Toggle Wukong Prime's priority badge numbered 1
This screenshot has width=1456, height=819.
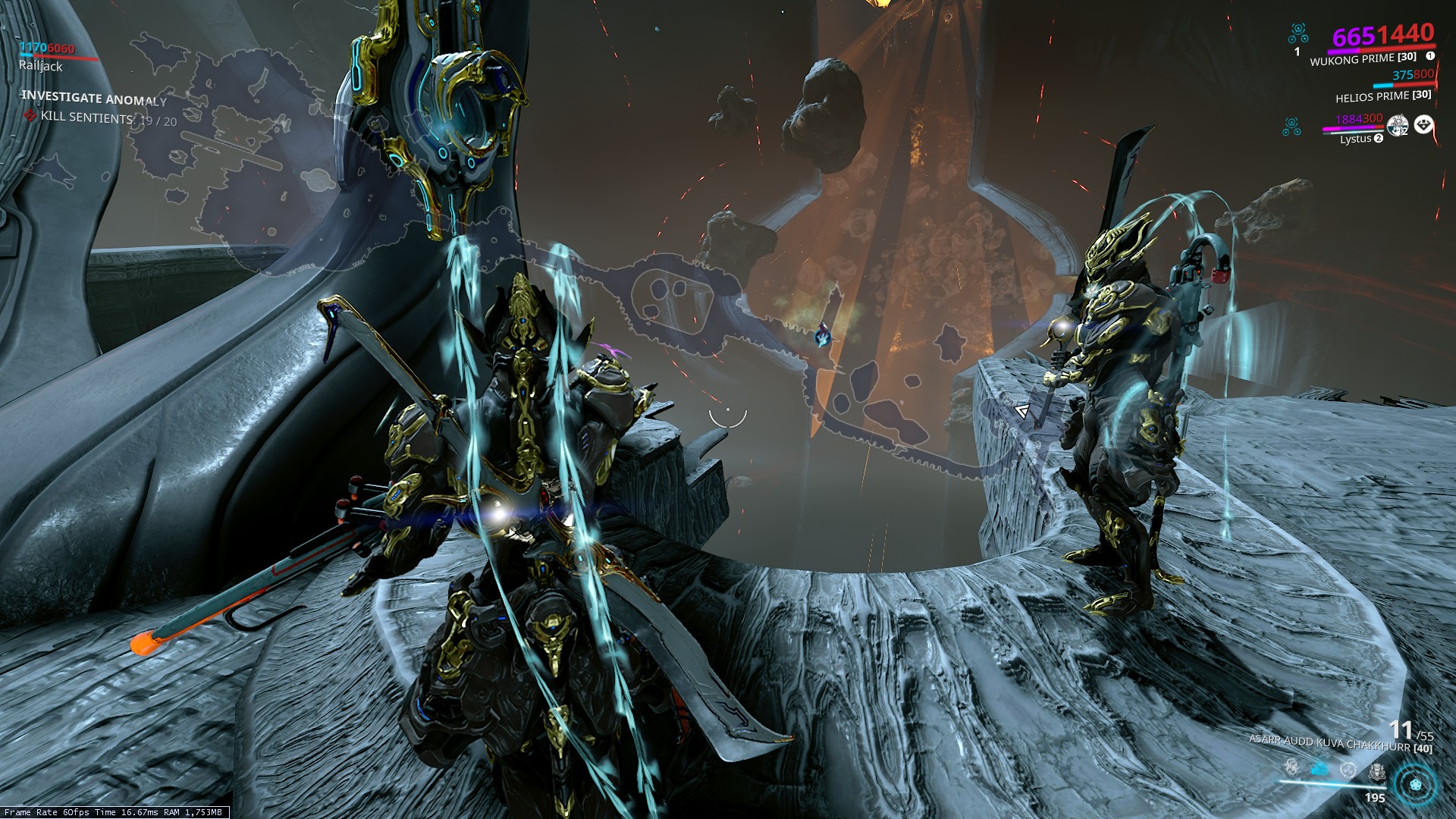point(1430,56)
